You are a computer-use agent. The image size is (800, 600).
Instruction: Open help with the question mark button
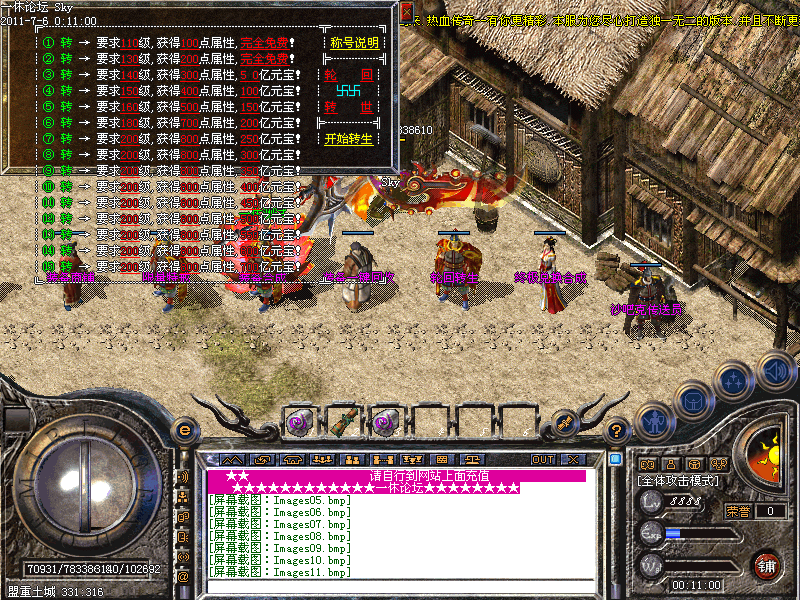tap(617, 429)
